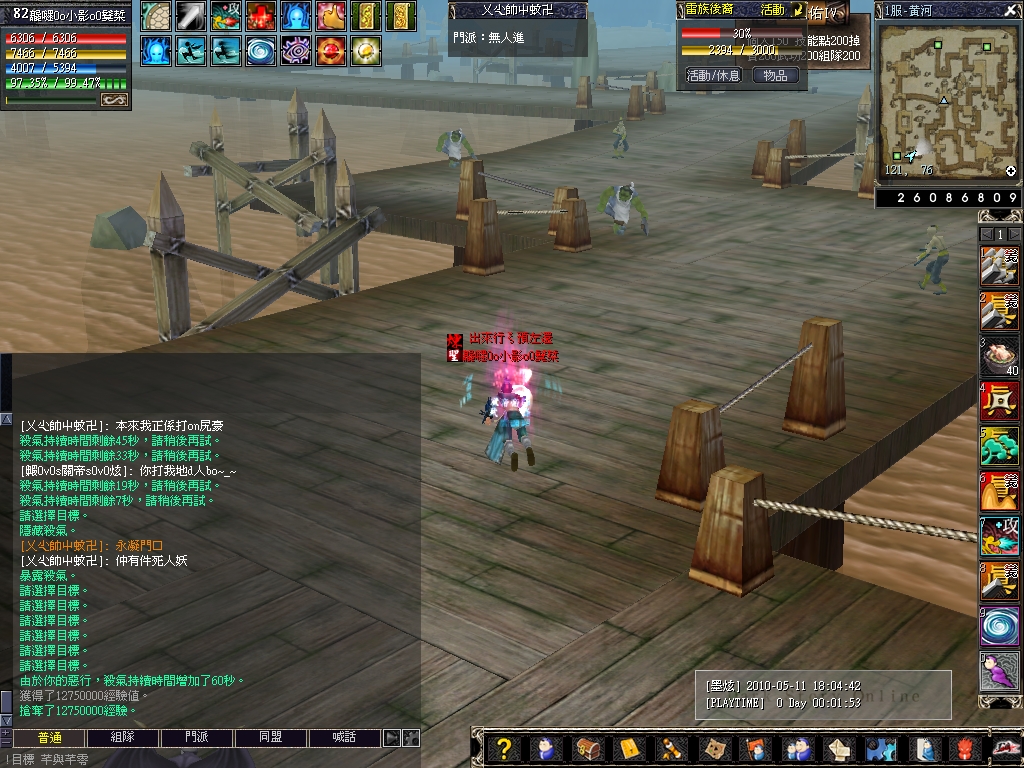Viewport: 1024px width, 768px height.
Task: Open the treasure chest inventory button
Action: [x=588, y=748]
